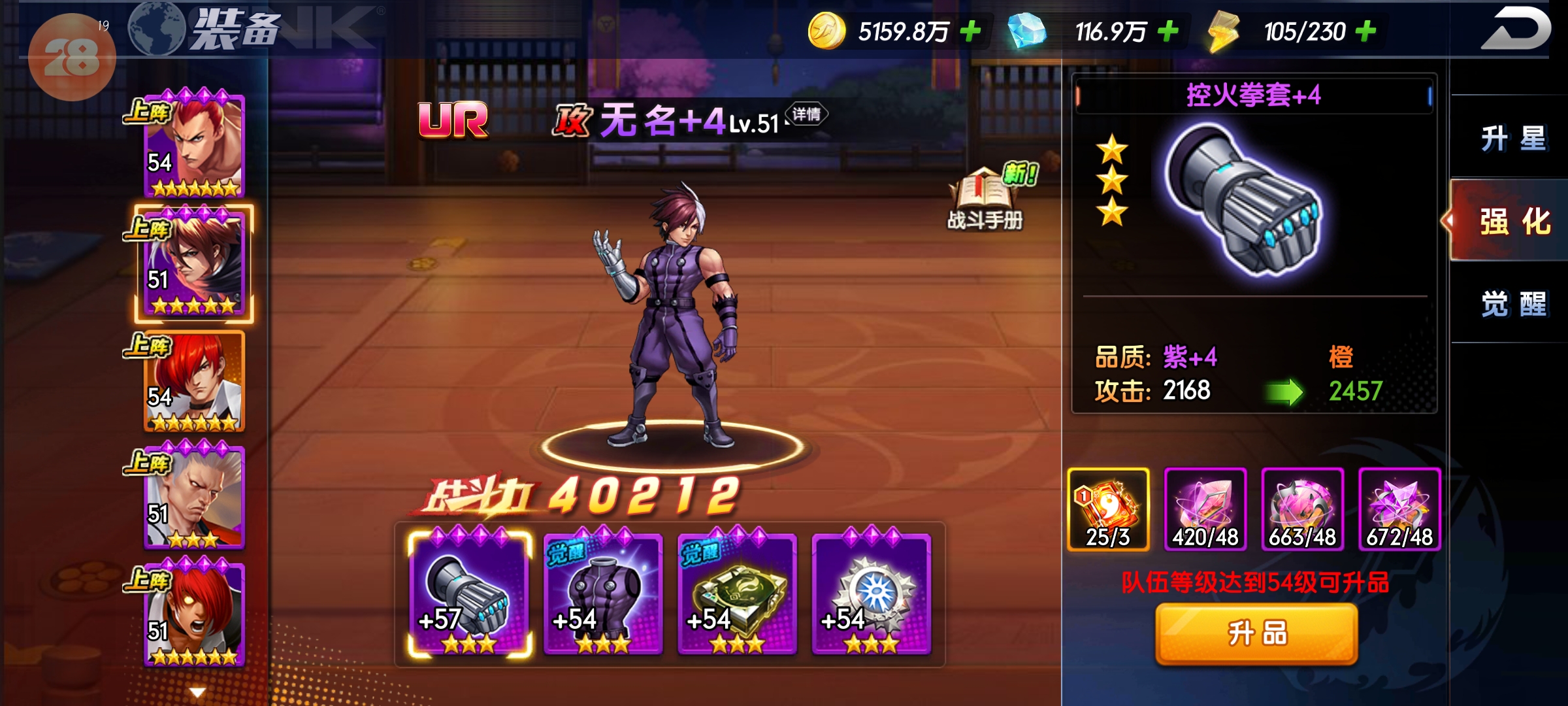Add more lightning stamina
The height and width of the screenshot is (706, 1568).
coord(1365,31)
